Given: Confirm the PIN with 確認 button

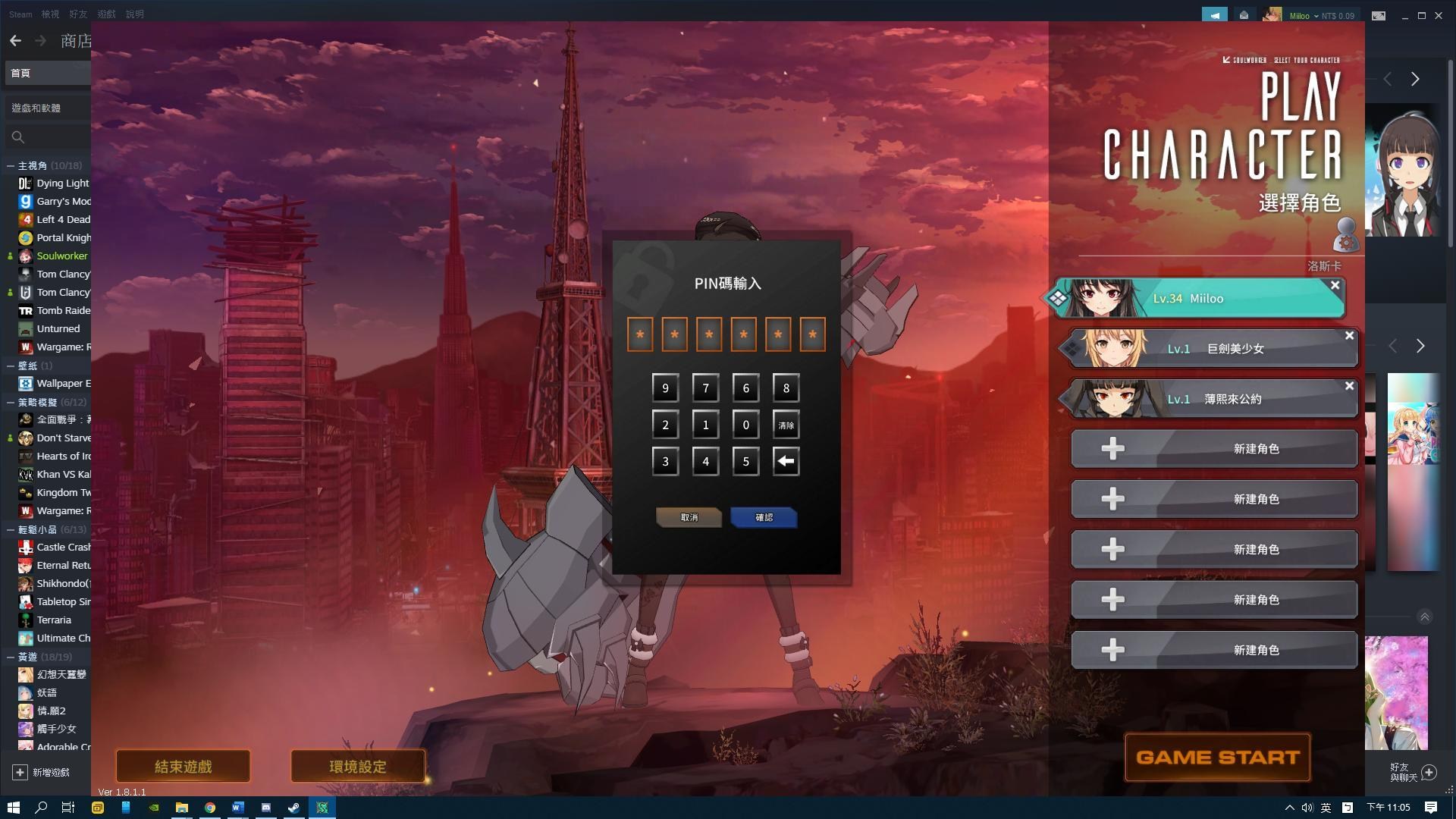Looking at the screenshot, I should (764, 517).
